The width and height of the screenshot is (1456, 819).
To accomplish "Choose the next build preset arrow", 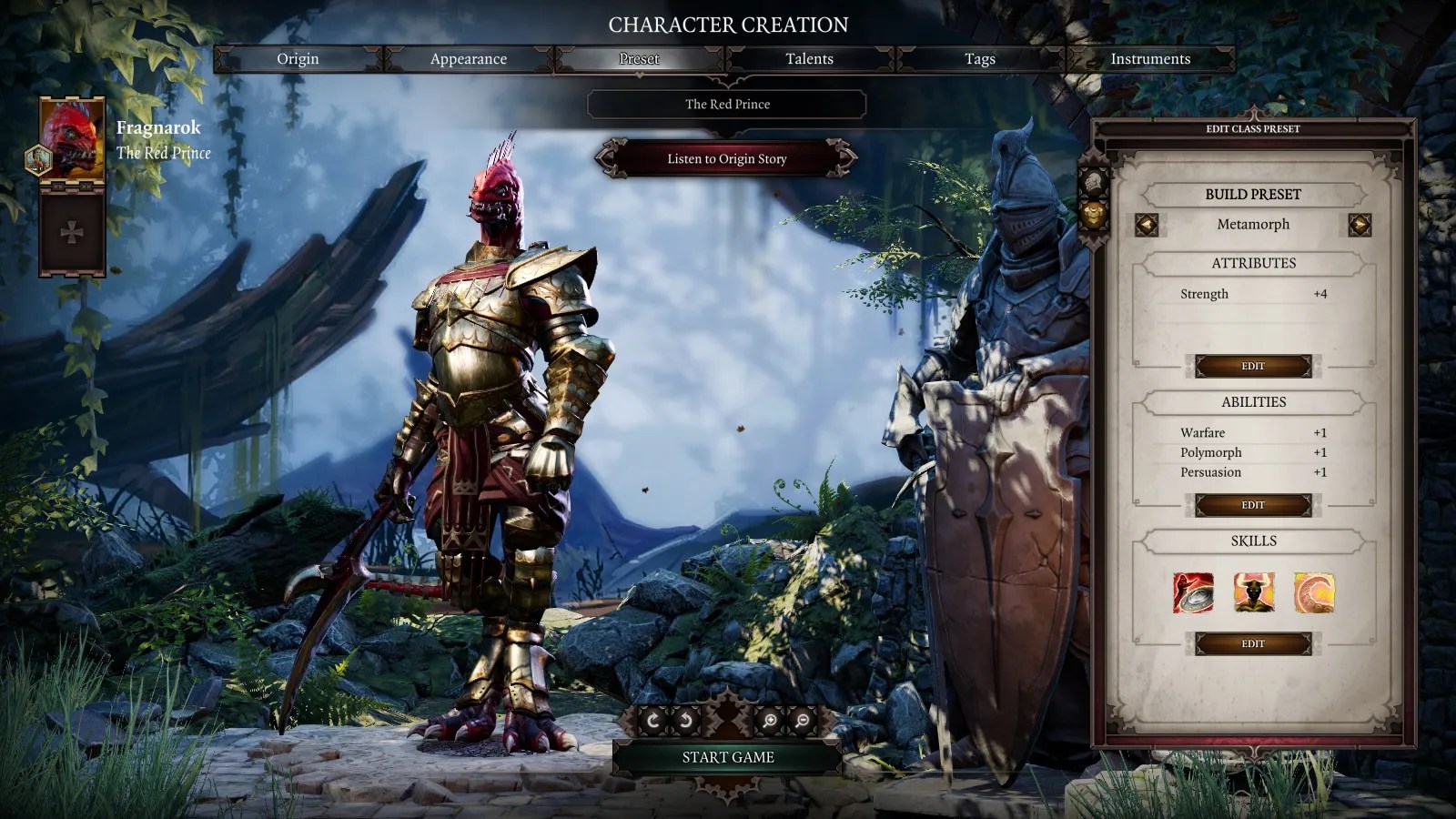I will 1360,225.
